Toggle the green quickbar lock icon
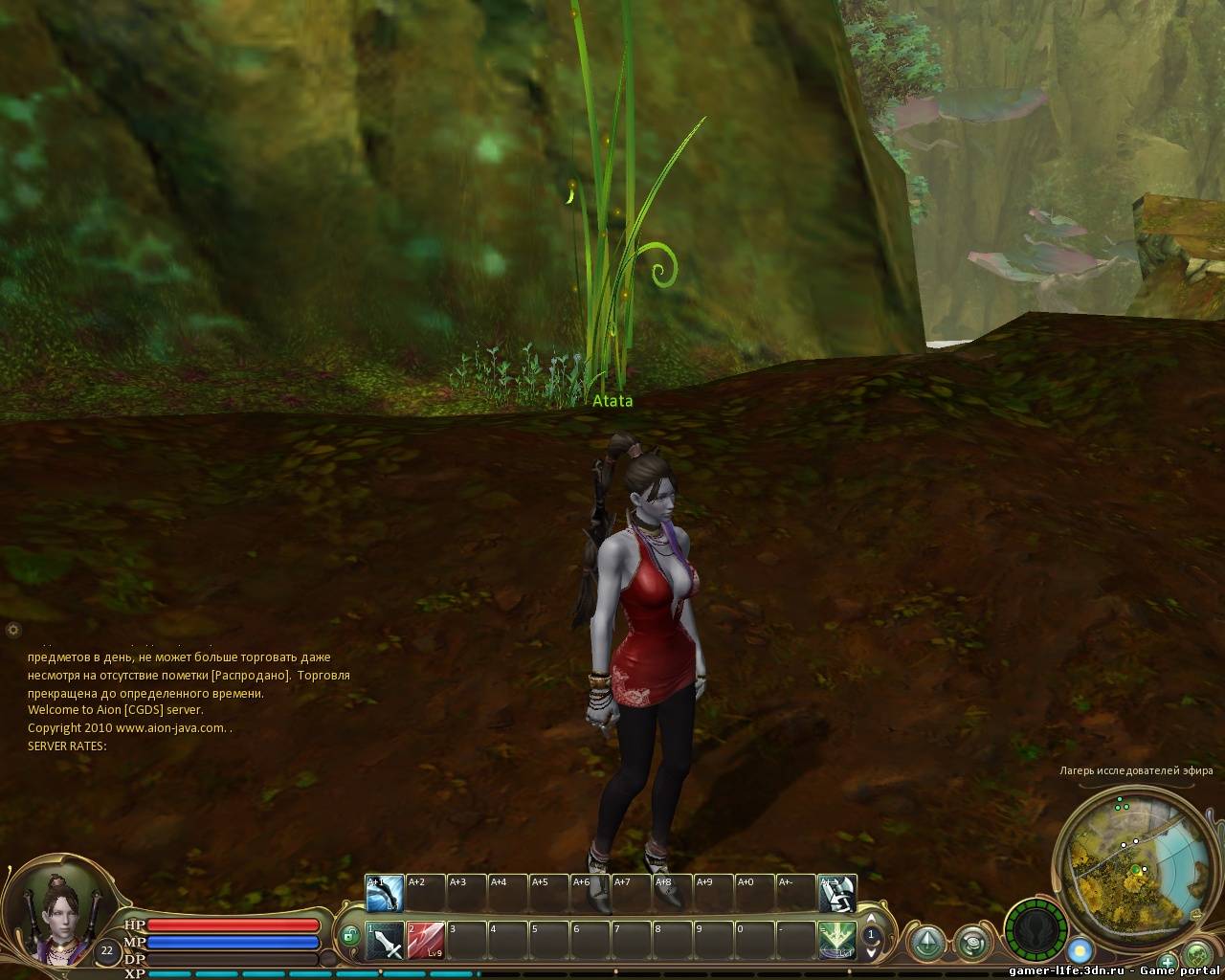 [350, 935]
